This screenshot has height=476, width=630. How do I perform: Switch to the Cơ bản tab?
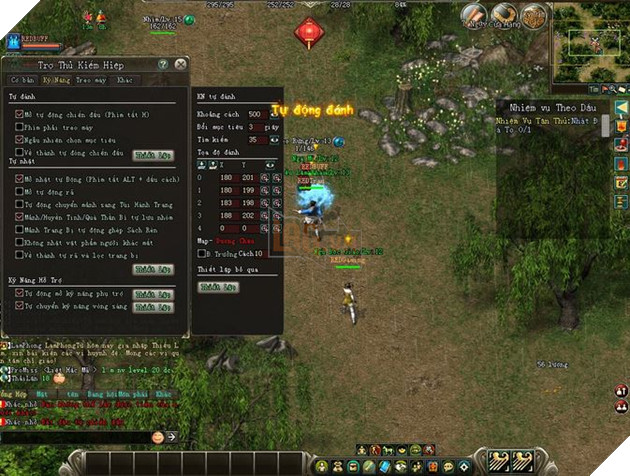click(x=22, y=79)
